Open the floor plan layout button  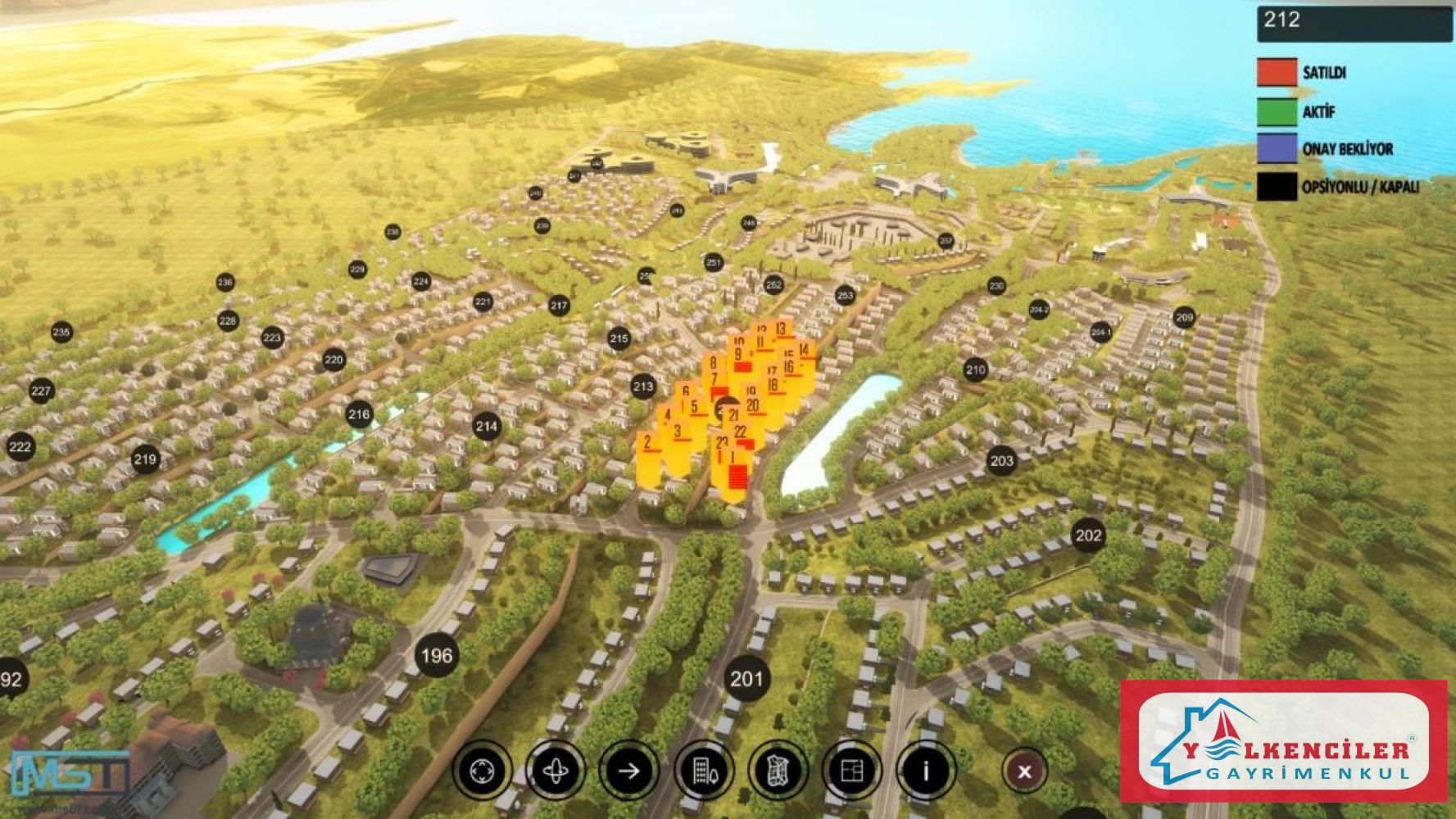point(852,771)
